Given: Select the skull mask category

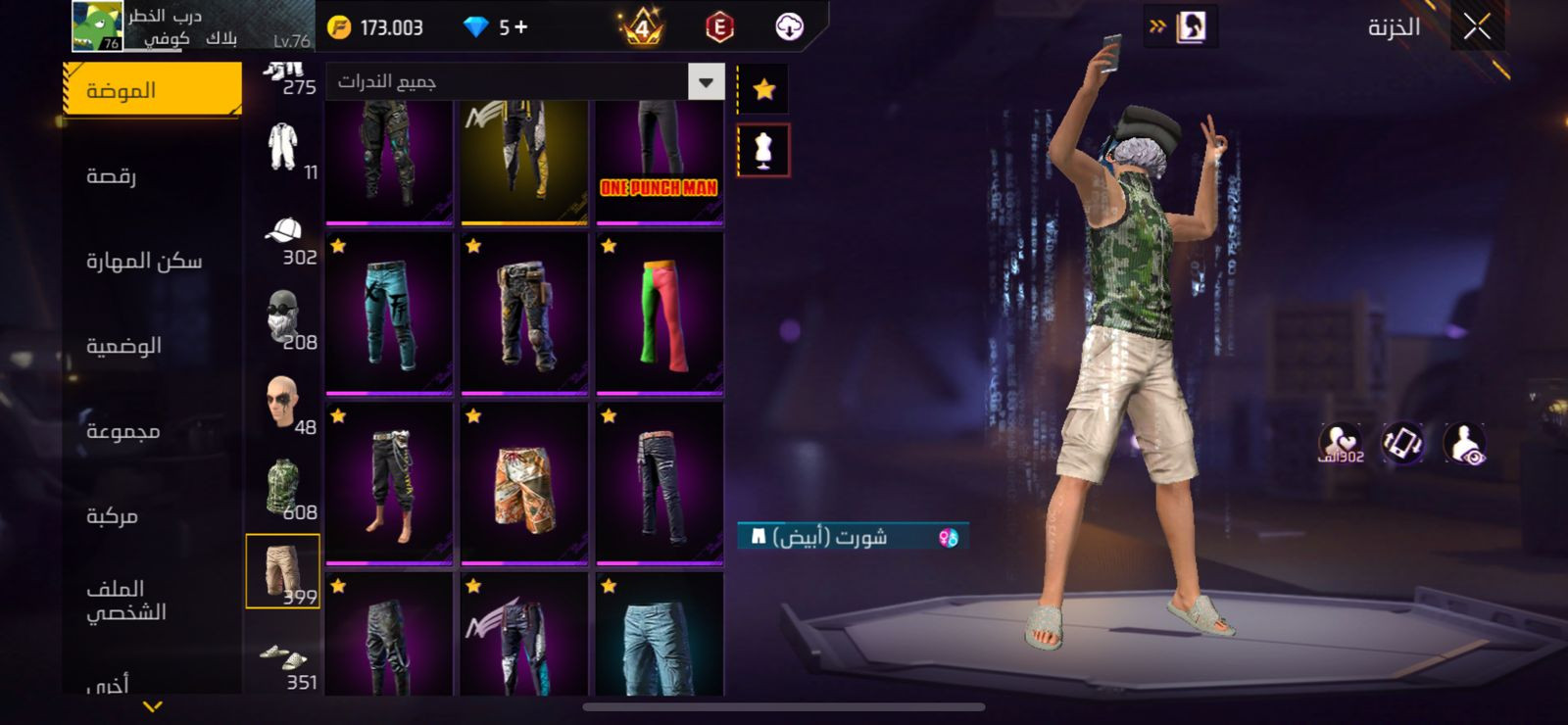Looking at the screenshot, I should click(x=283, y=316).
